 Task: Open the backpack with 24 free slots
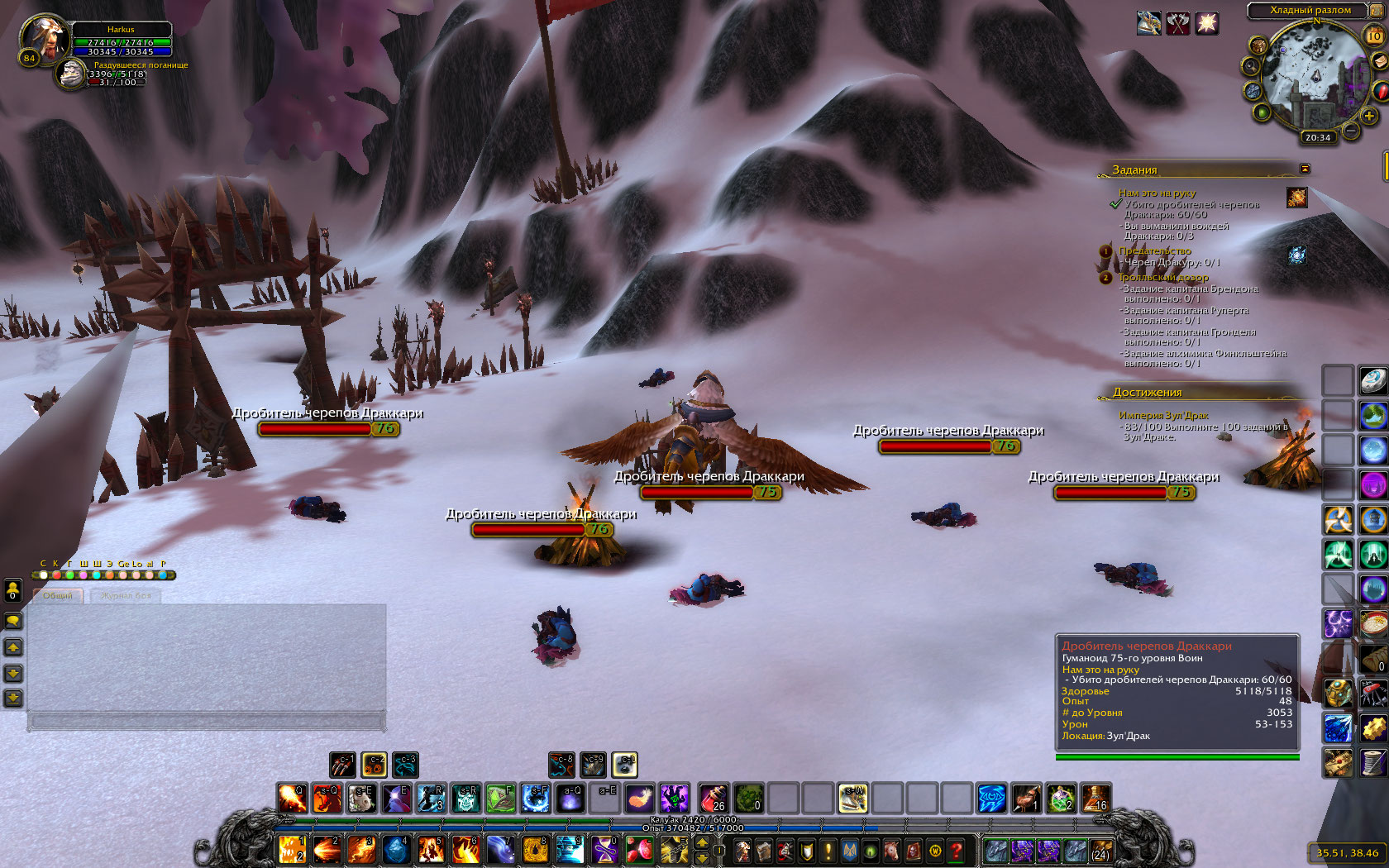coord(1100,850)
